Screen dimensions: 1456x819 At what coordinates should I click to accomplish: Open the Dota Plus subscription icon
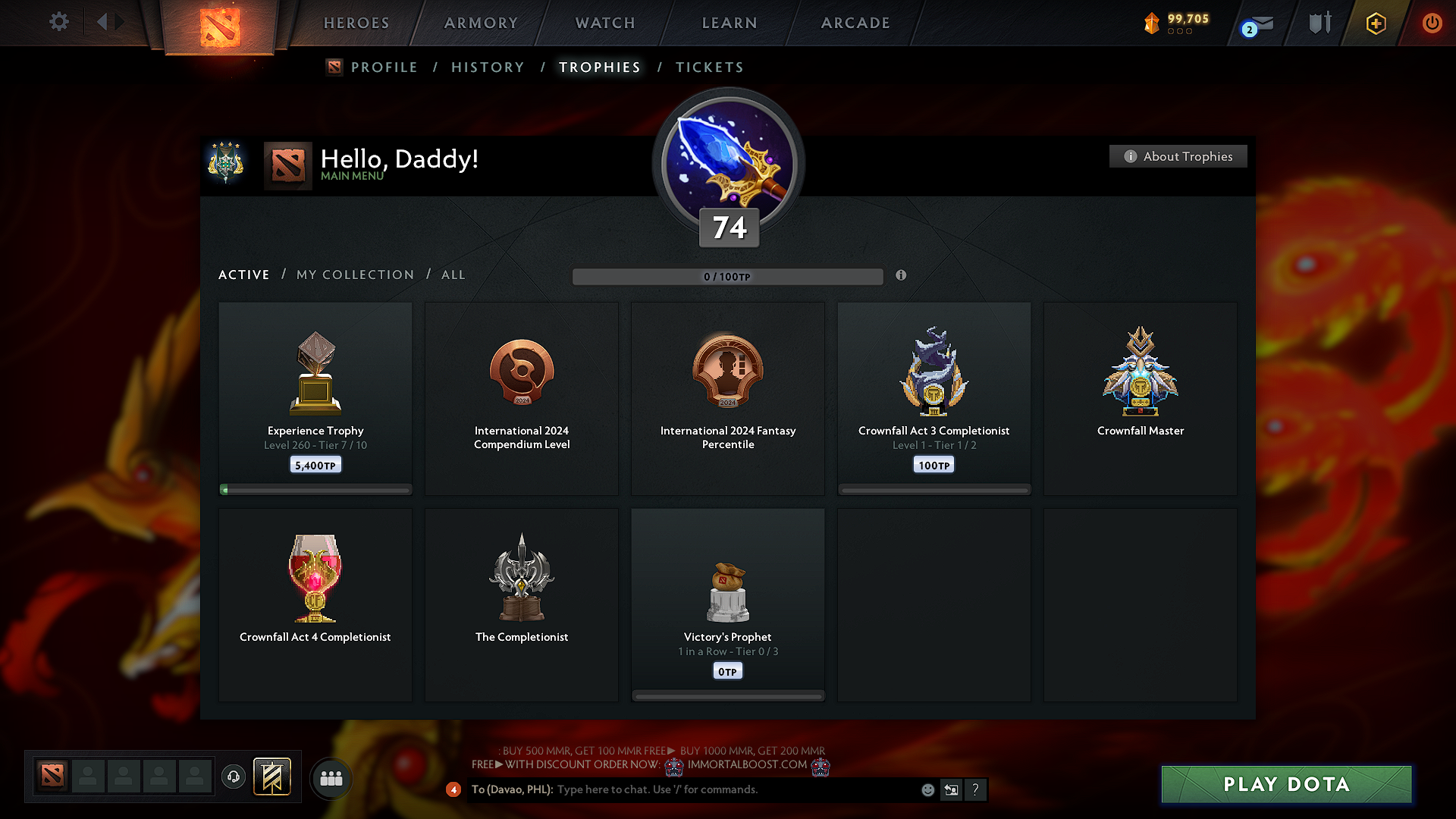(1375, 23)
